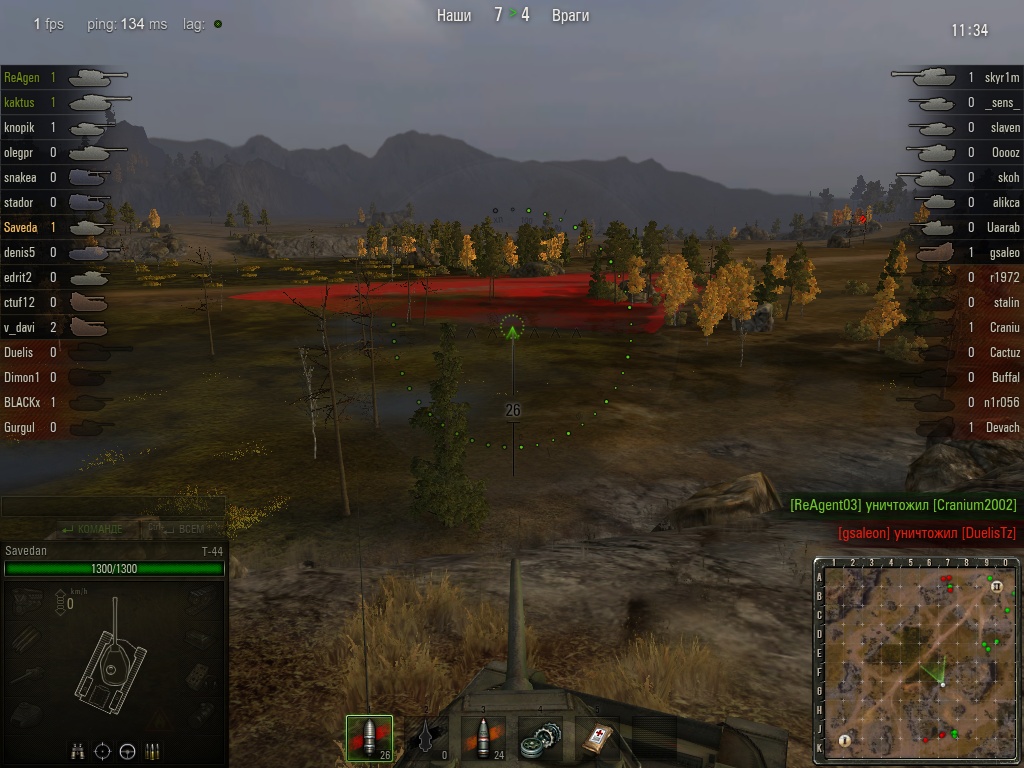The width and height of the screenshot is (1024, 768).
Task: Use the first aid kit consumable
Action: 597,738
